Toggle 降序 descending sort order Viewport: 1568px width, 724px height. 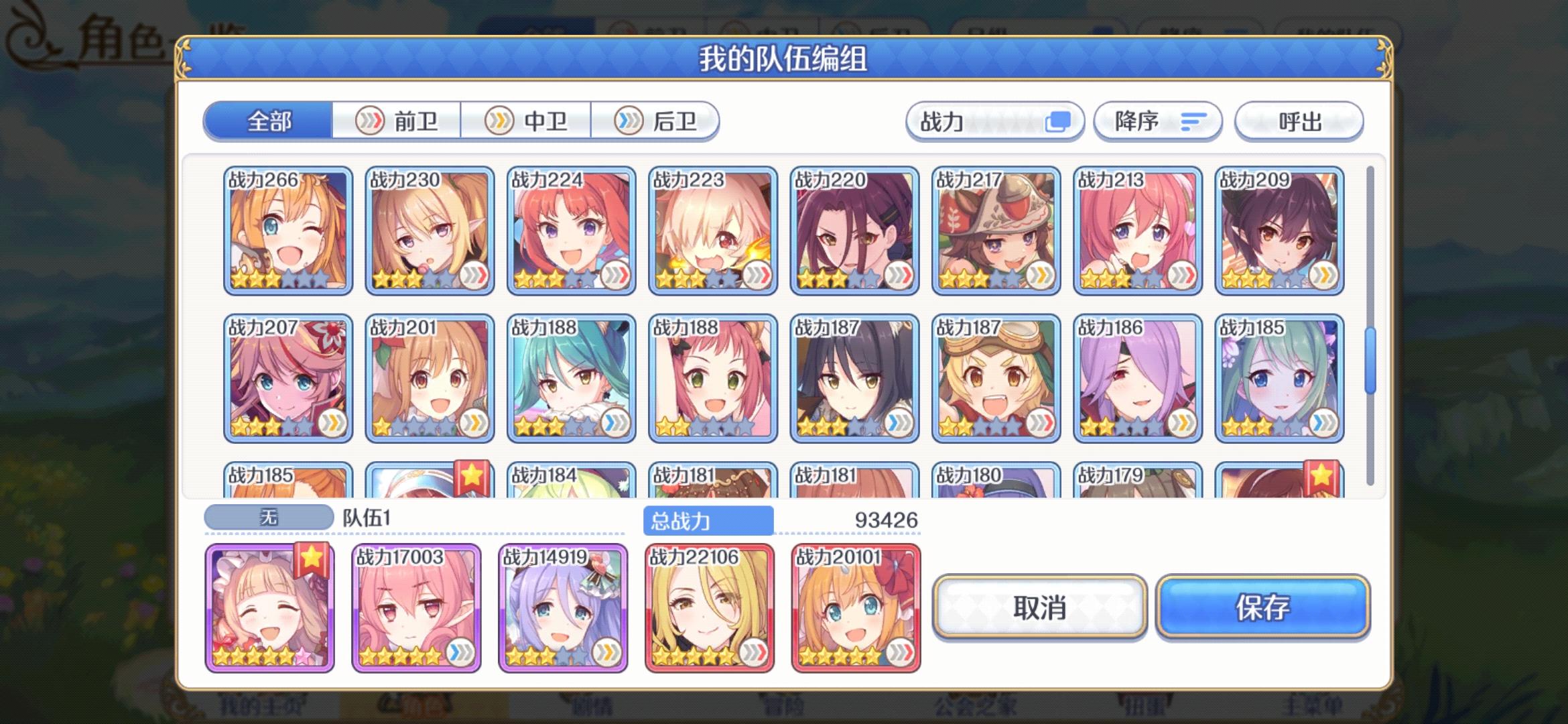pyautogui.click(x=1158, y=121)
